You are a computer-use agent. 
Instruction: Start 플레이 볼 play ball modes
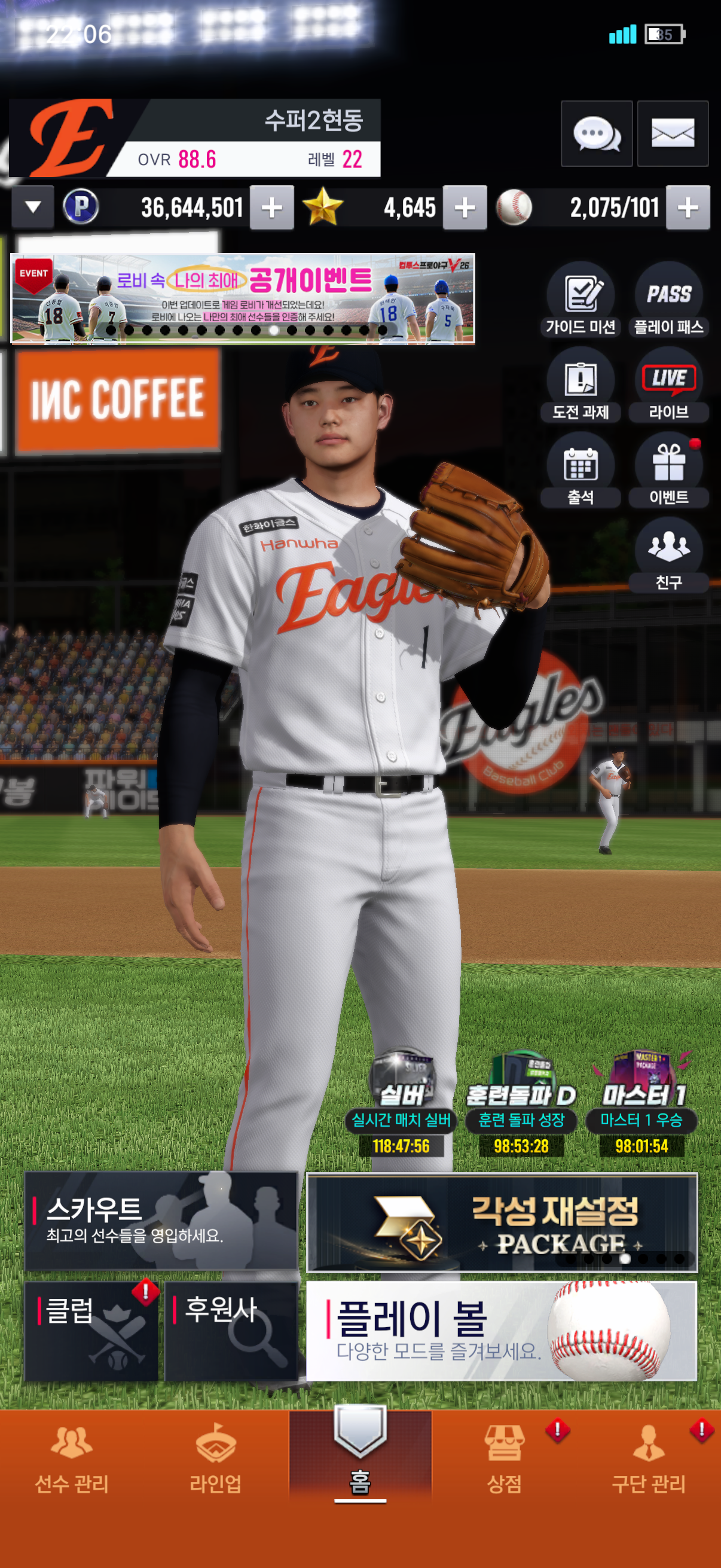tap(502, 1331)
